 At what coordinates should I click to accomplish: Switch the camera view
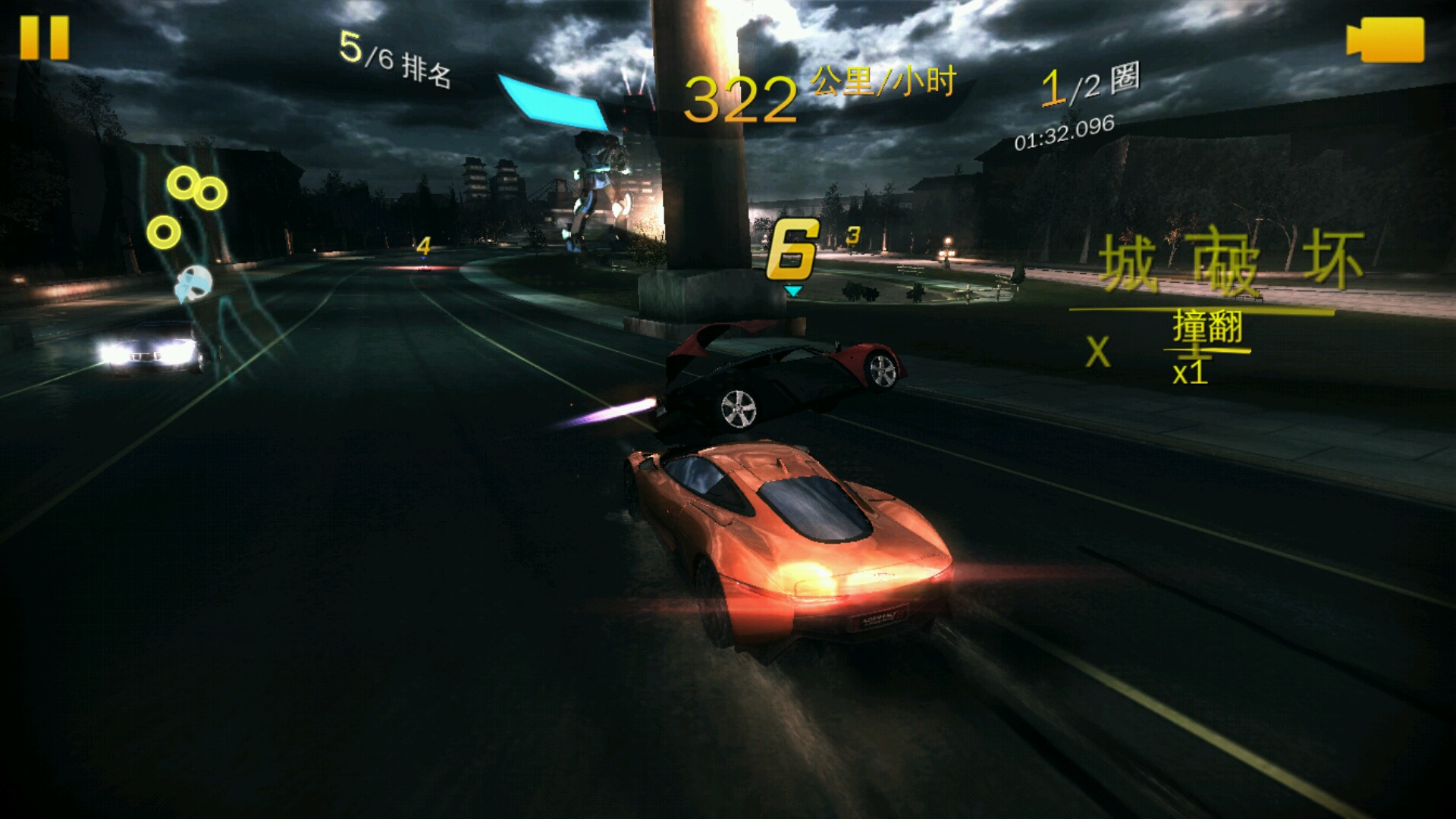(x=1385, y=39)
